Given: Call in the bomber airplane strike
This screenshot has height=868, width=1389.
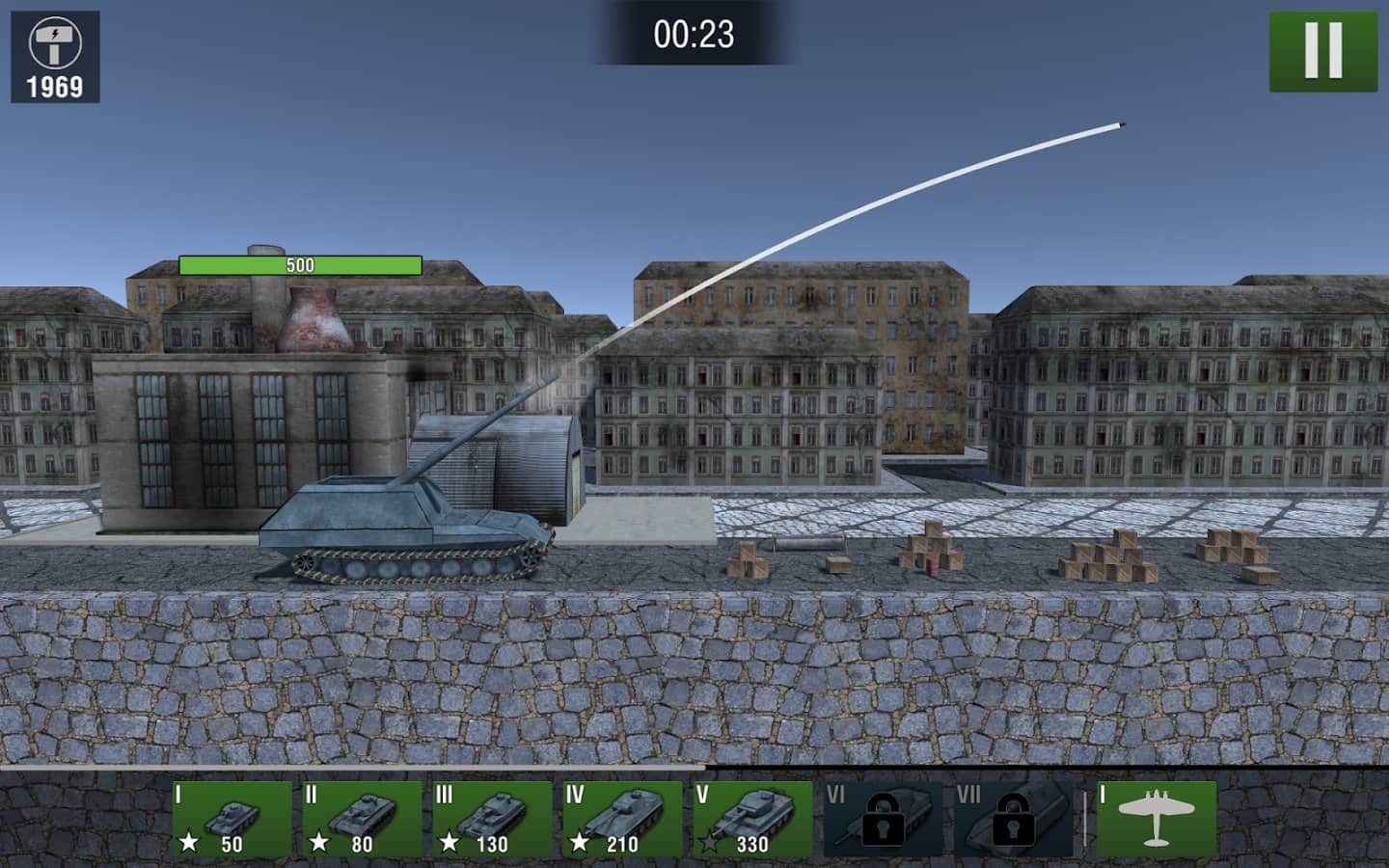Looking at the screenshot, I should click(1156, 819).
